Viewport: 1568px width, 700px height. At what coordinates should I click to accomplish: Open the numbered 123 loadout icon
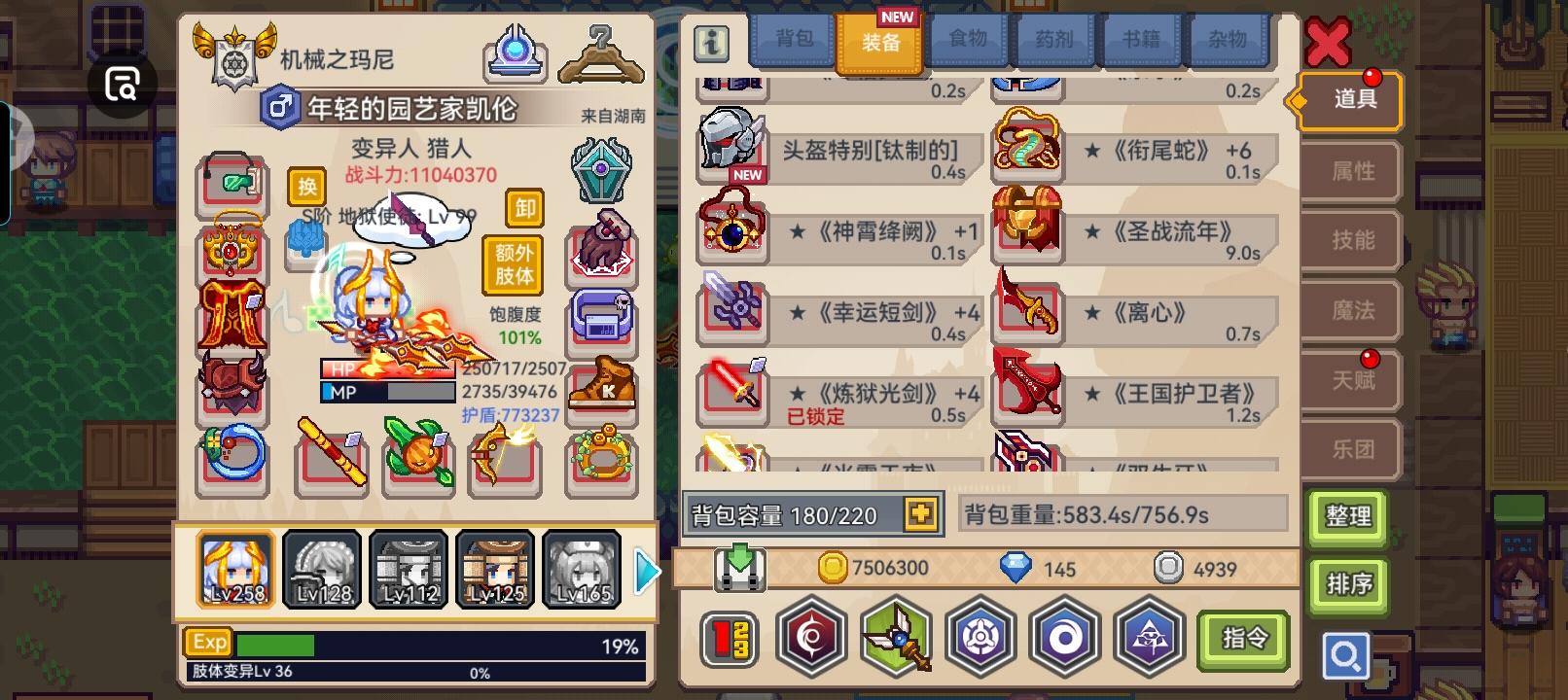coord(731,637)
